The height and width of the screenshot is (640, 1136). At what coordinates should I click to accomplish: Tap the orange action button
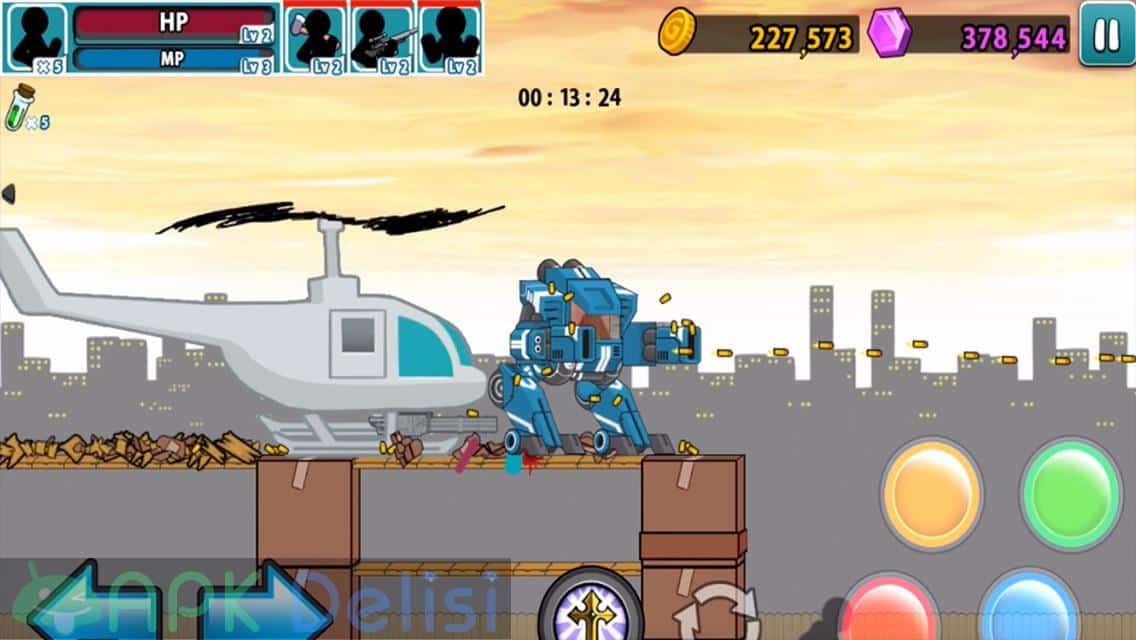pyautogui.click(x=931, y=492)
